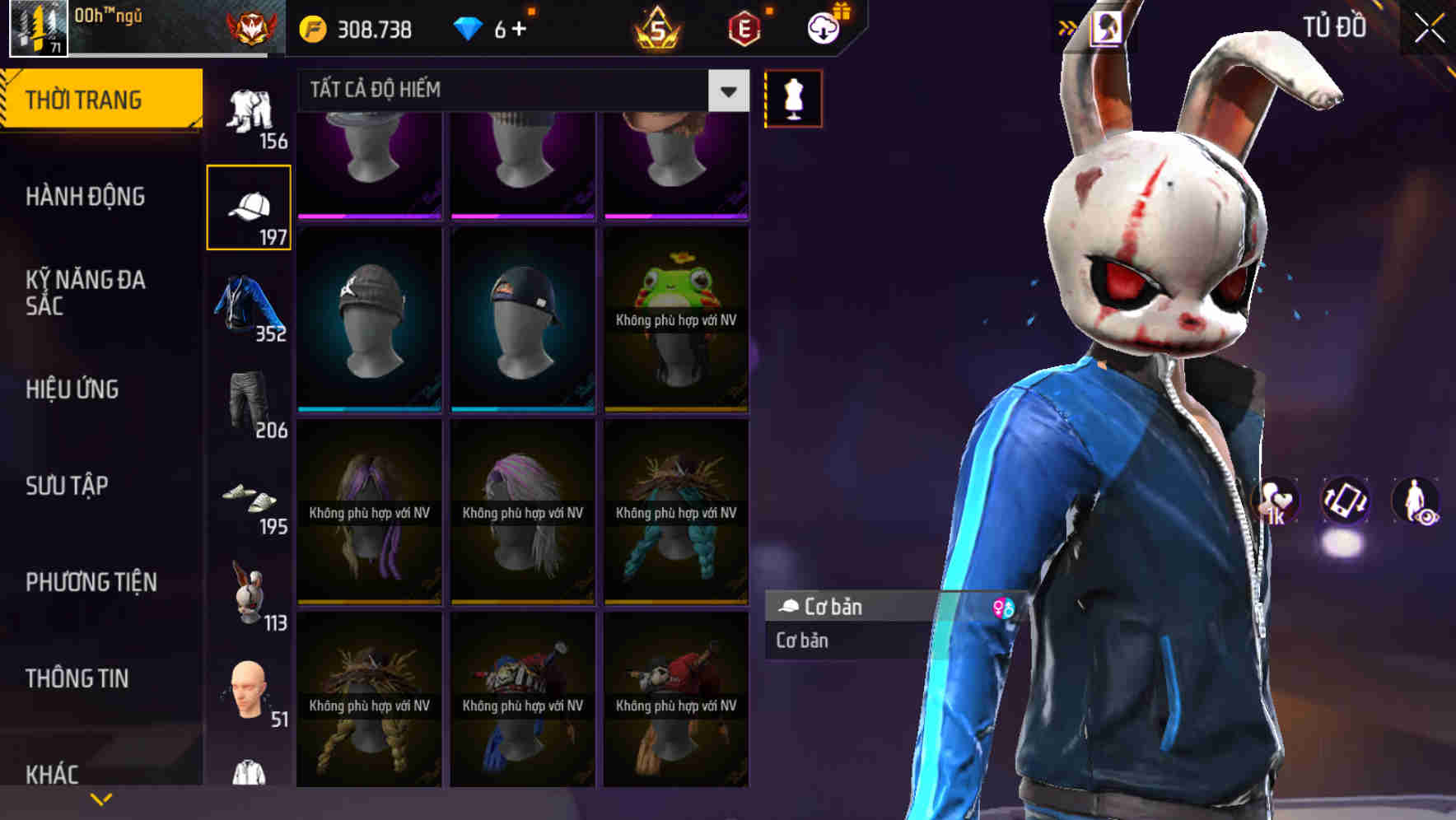Expand the bottom yellow chevron in sidebar
1456x820 pixels.
101,797
